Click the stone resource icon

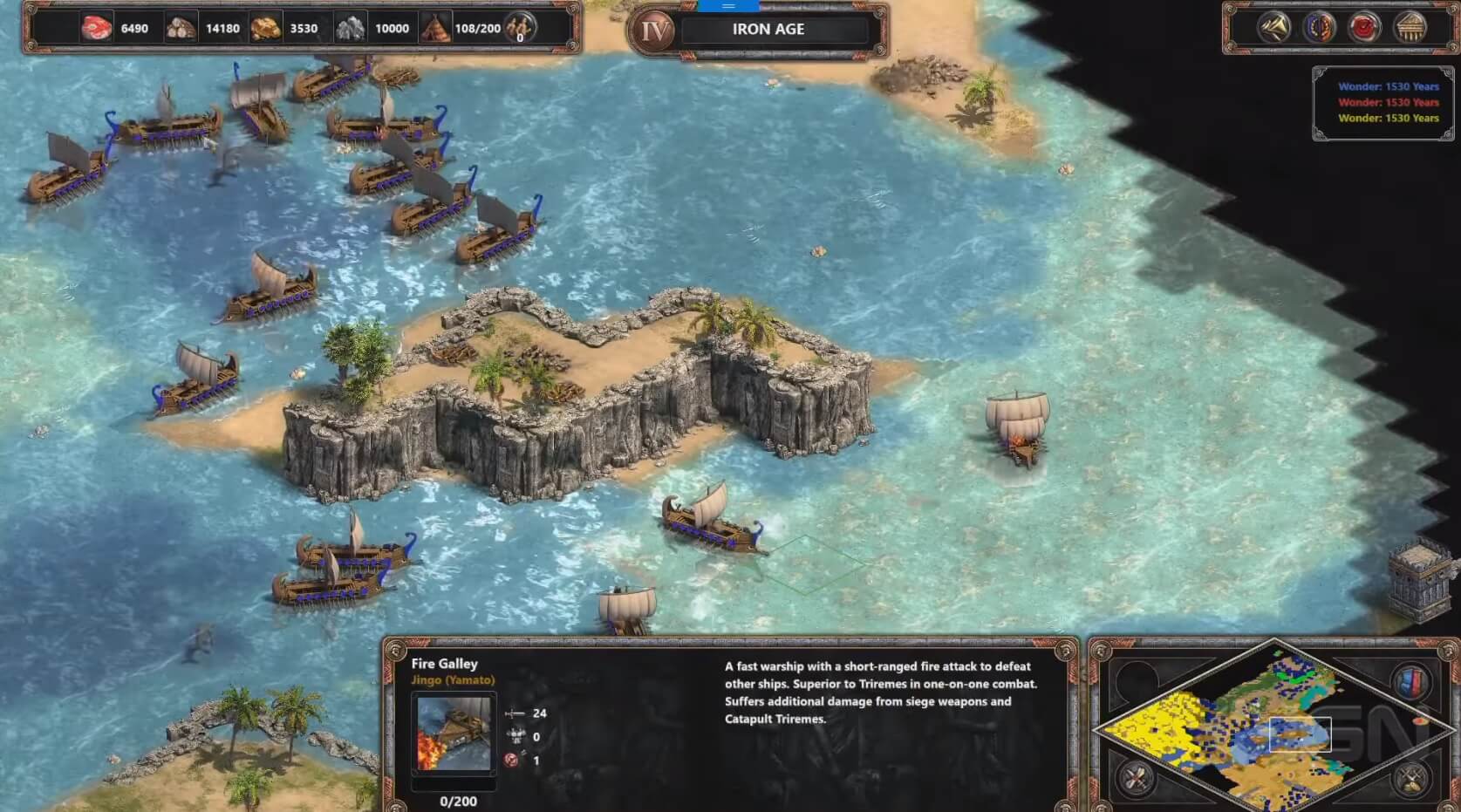click(350, 29)
